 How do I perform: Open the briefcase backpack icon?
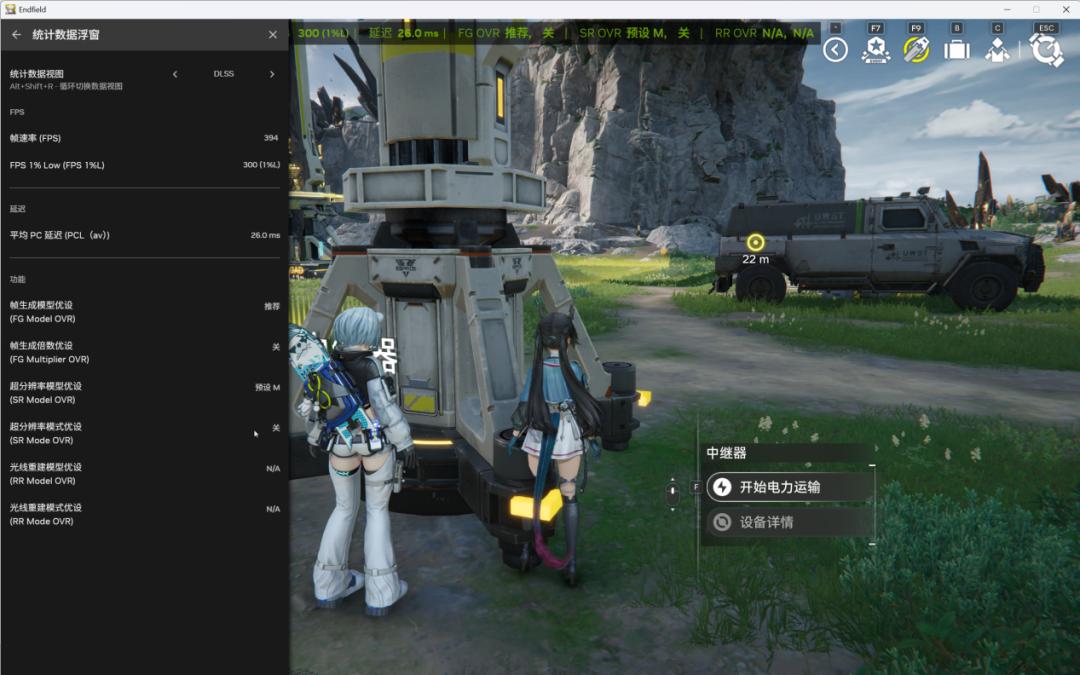pyautogui.click(x=957, y=50)
